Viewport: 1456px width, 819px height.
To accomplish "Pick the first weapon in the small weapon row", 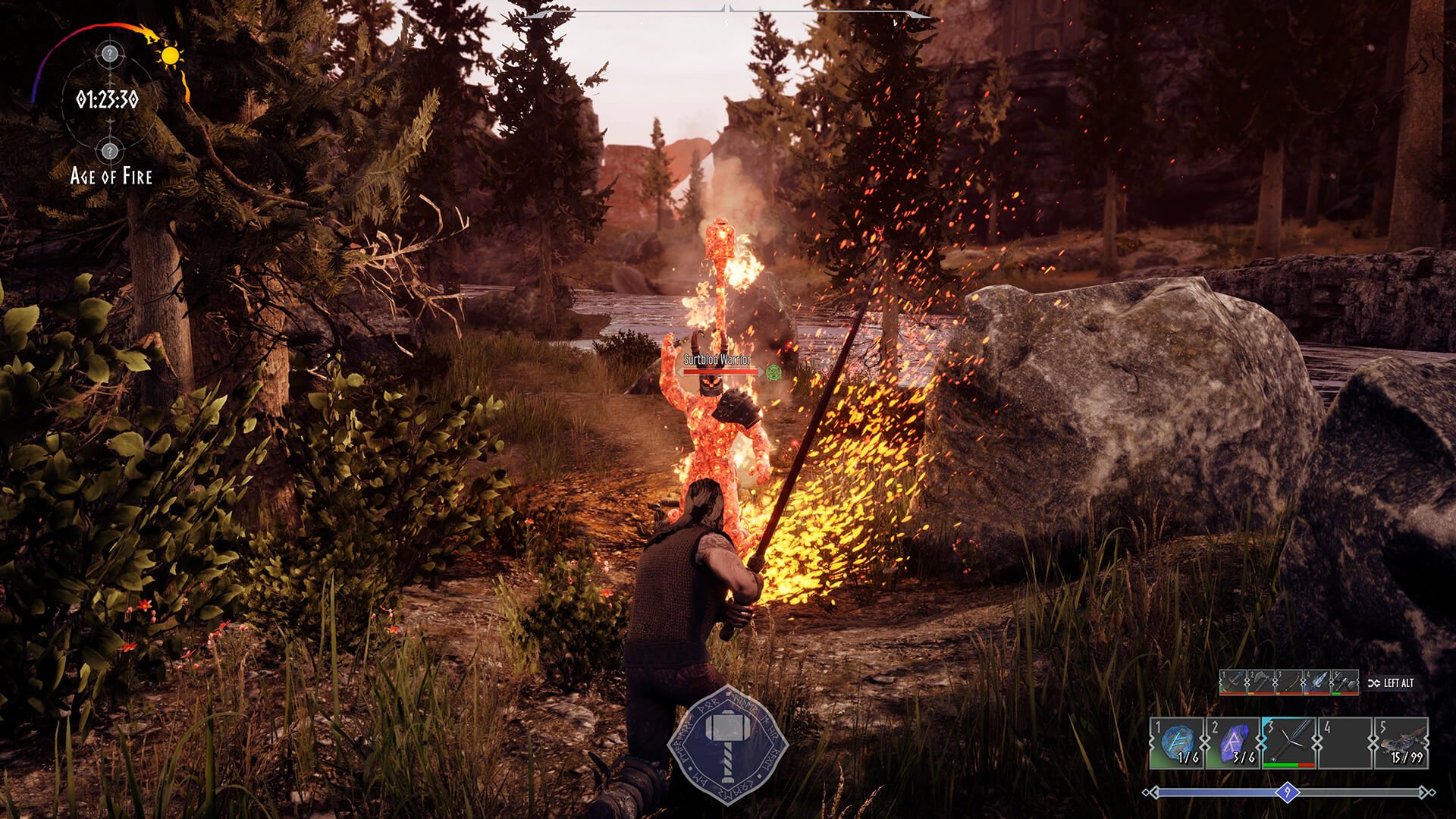I will tap(1233, 682).
